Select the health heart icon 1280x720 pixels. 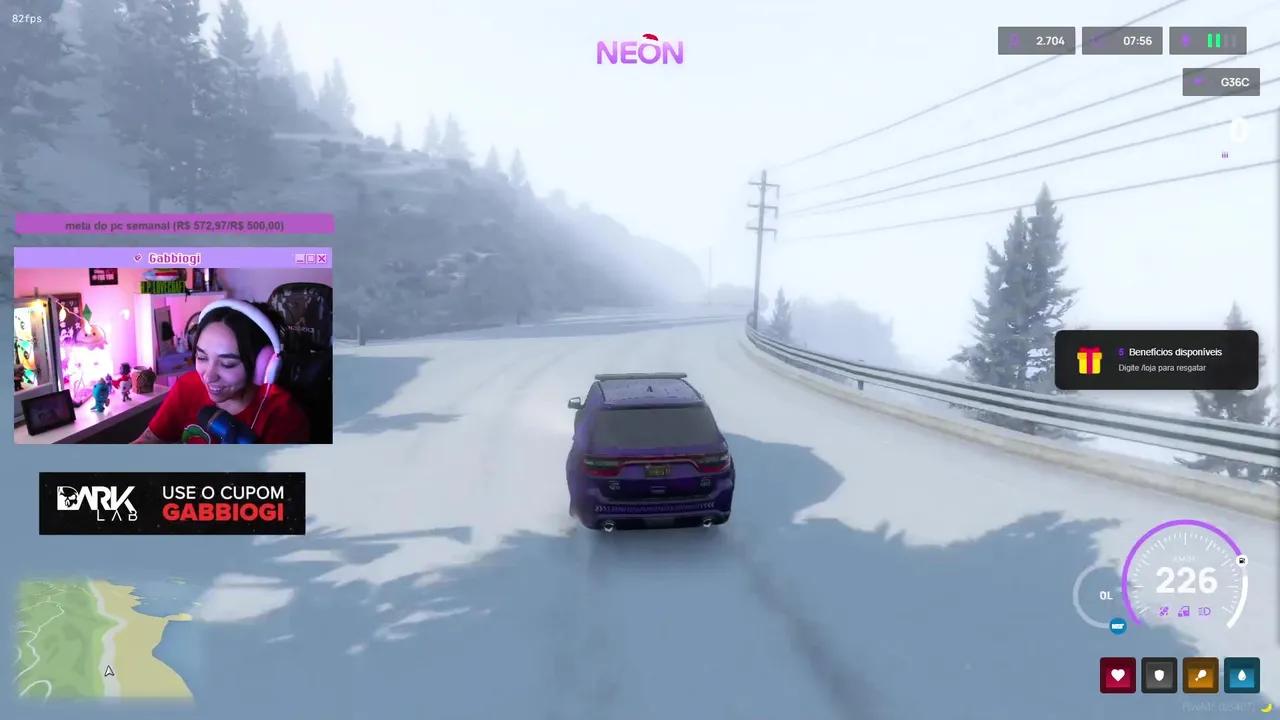click(x=1118, y=675)
